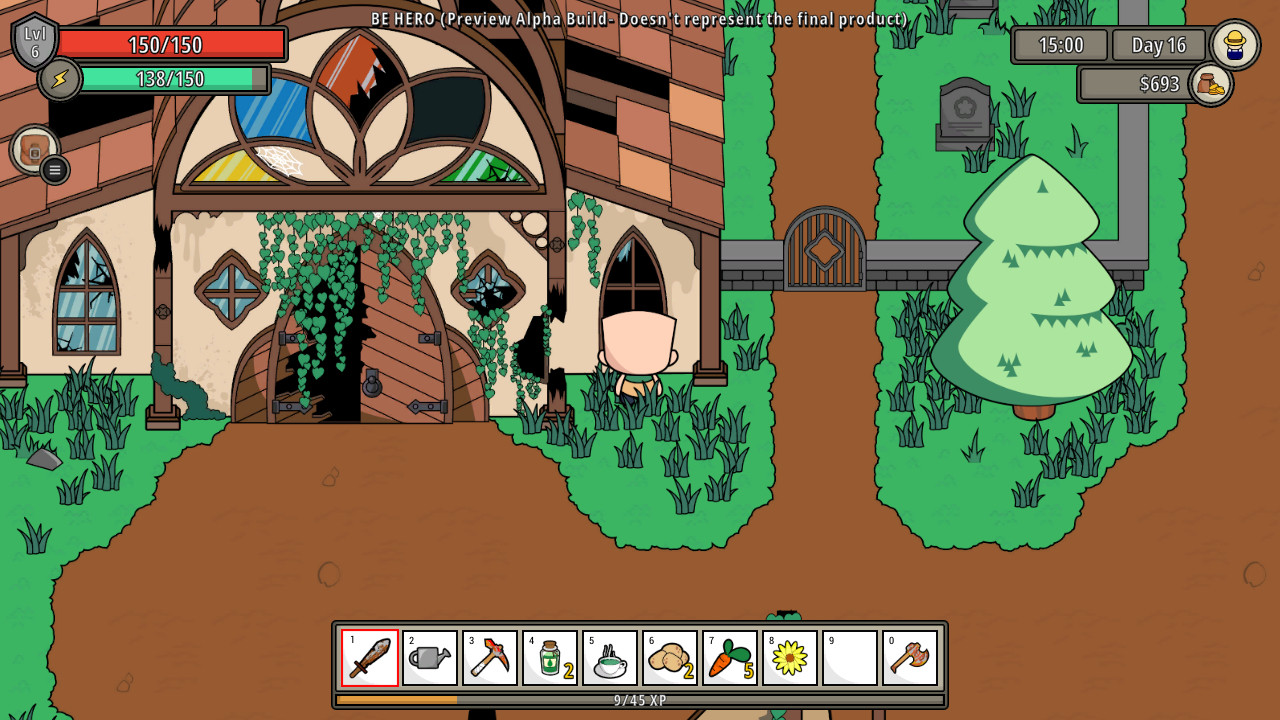The height and width of the screenshot is (720, 1280).
Task: Select the watering can in slot 2
Action: pyautogui.click(x=429, y=657)
